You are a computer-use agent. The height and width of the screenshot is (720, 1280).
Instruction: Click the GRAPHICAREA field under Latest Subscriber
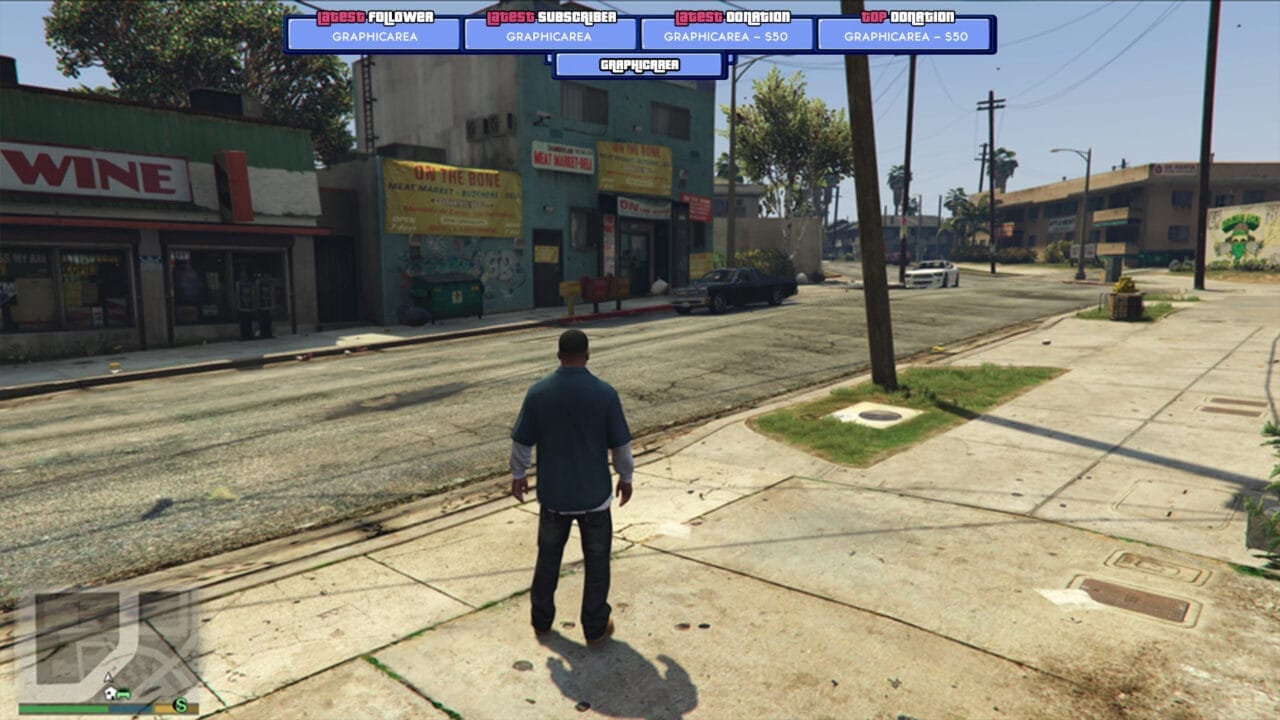(x=551, y=35)
